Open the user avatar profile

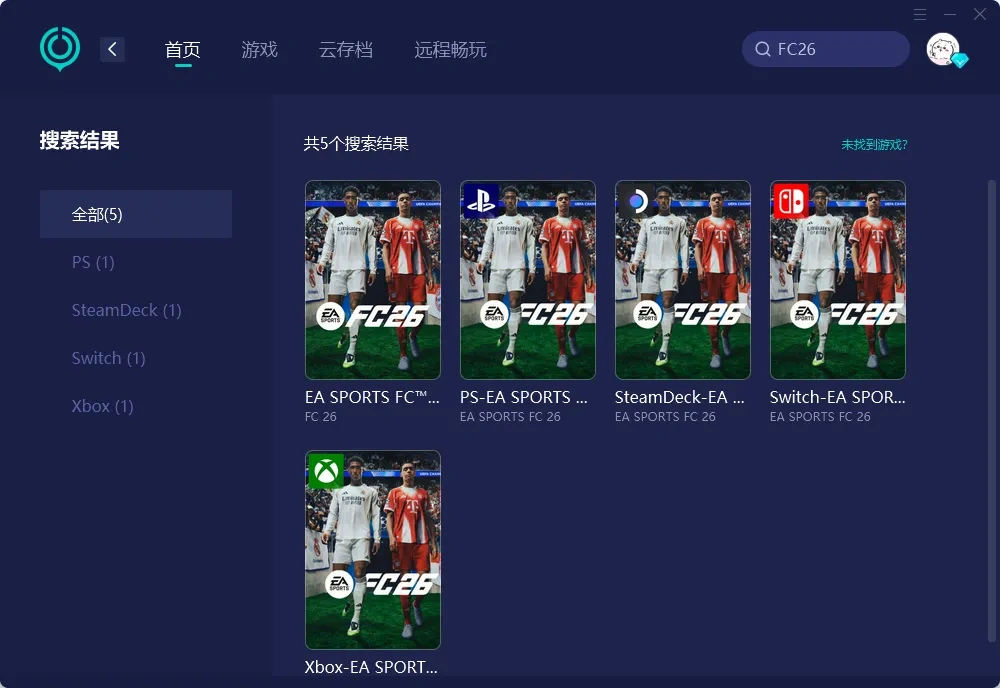point(943,49)
